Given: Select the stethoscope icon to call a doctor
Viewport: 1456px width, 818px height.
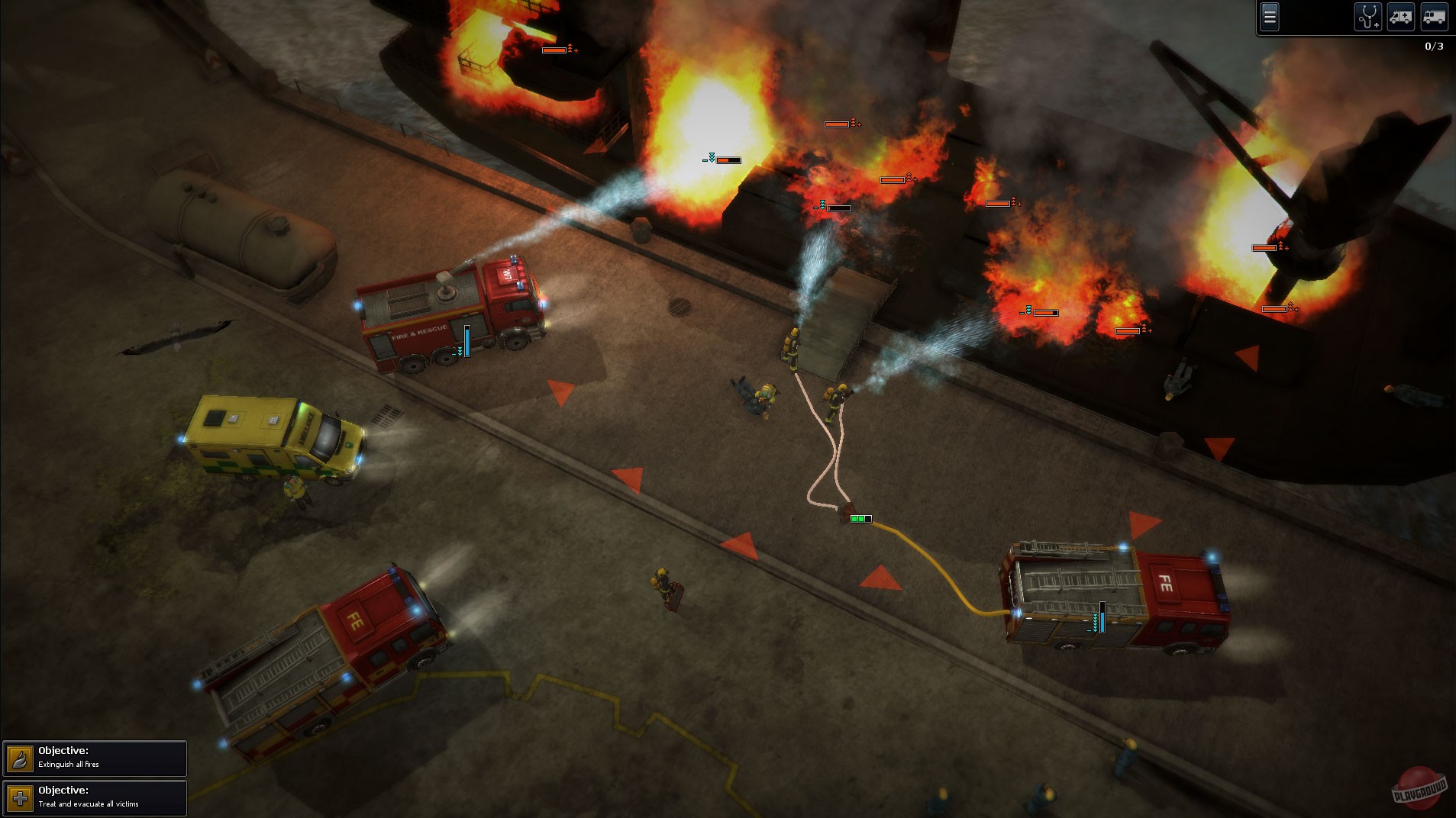Looking at the screenshot, I should (x=1367, y=18).
